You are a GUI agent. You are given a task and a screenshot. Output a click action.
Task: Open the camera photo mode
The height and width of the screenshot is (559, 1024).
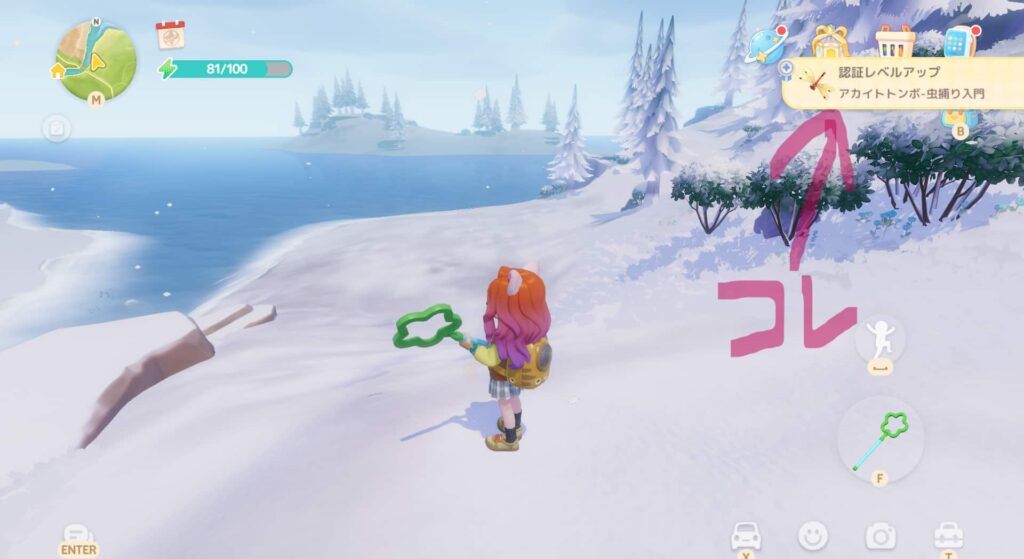tap(880, 536)
